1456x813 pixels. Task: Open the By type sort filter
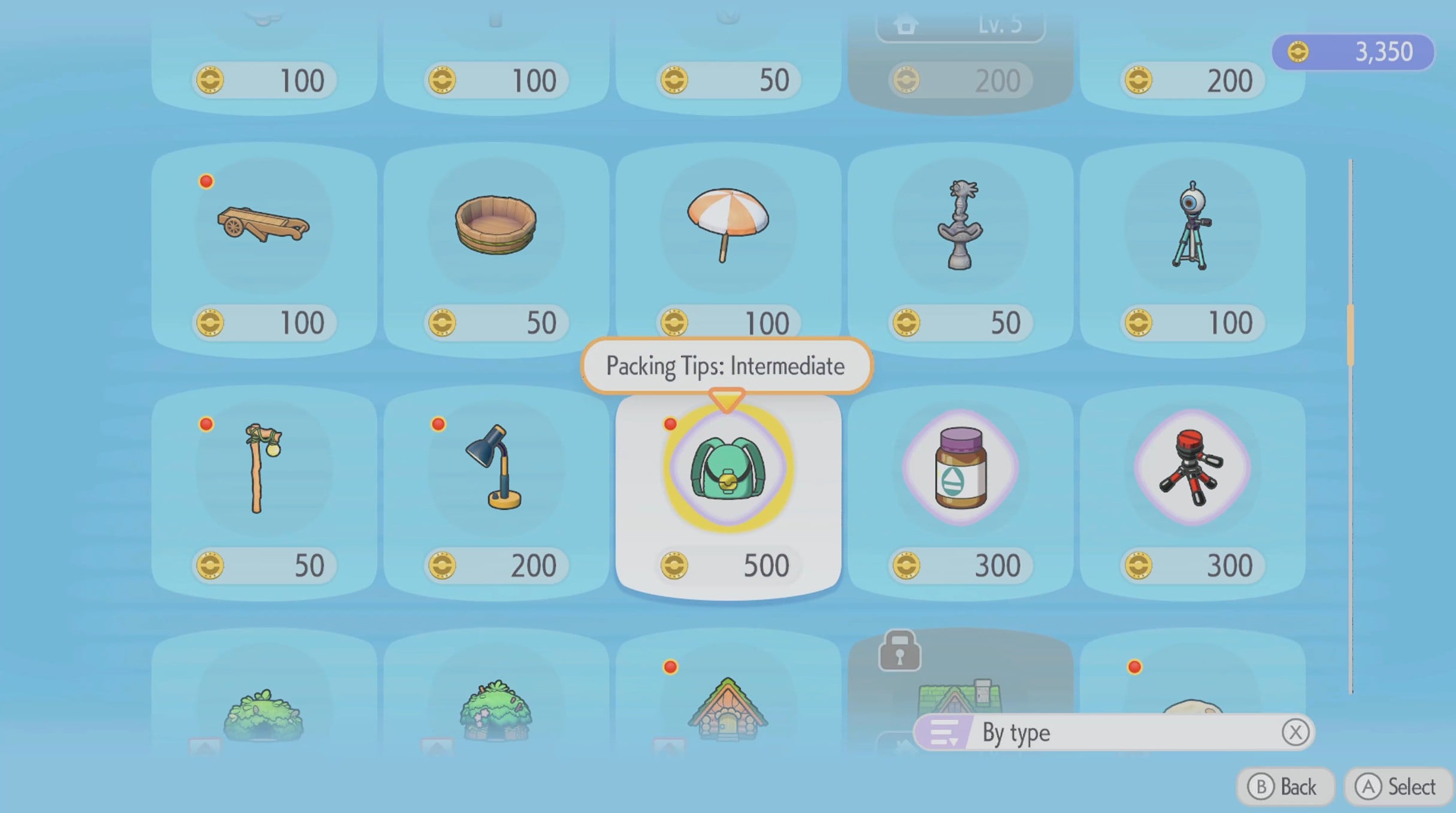pyautogui.click(x=1113, y=732)
